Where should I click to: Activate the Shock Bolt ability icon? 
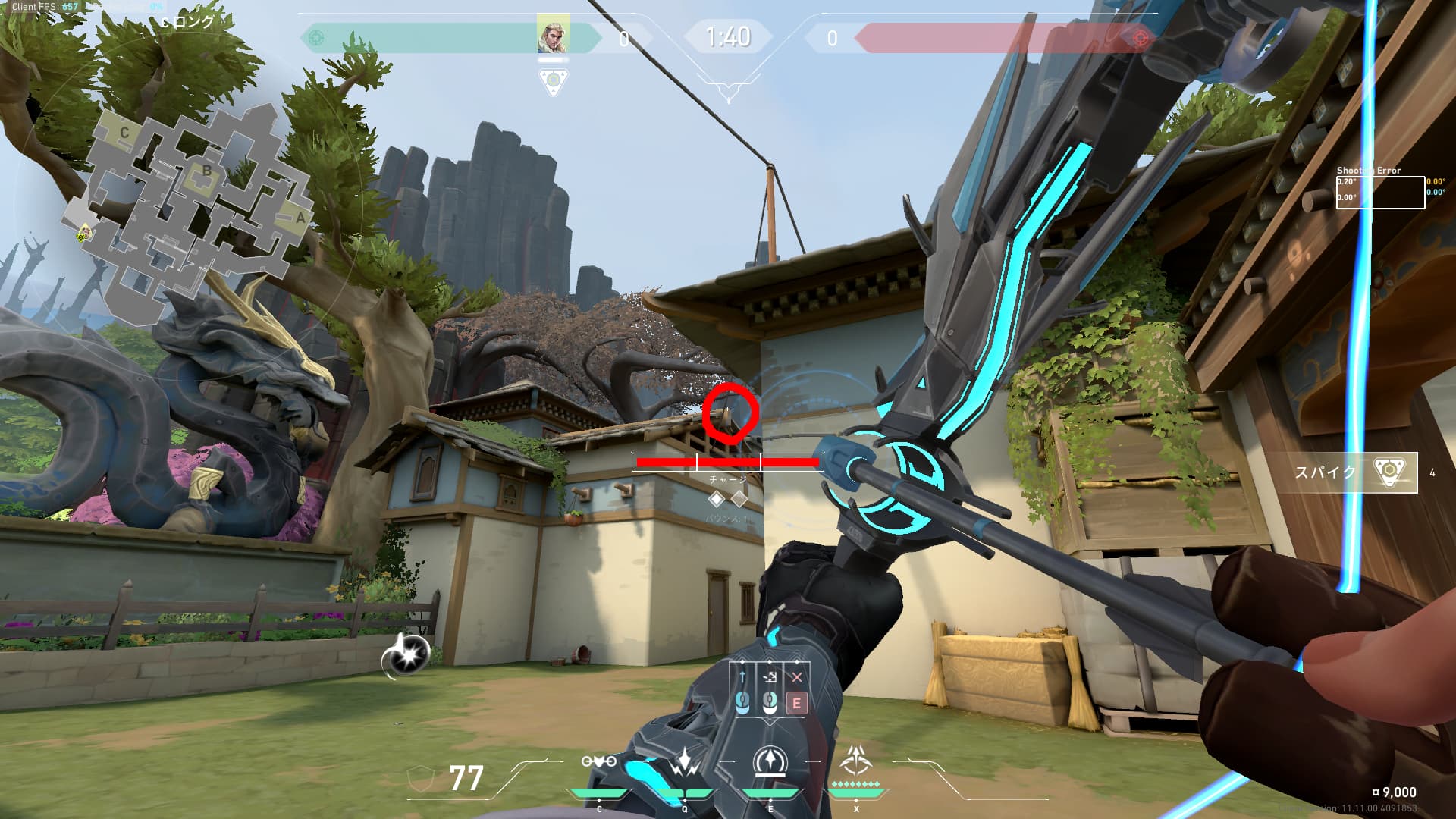coord(685,761)
